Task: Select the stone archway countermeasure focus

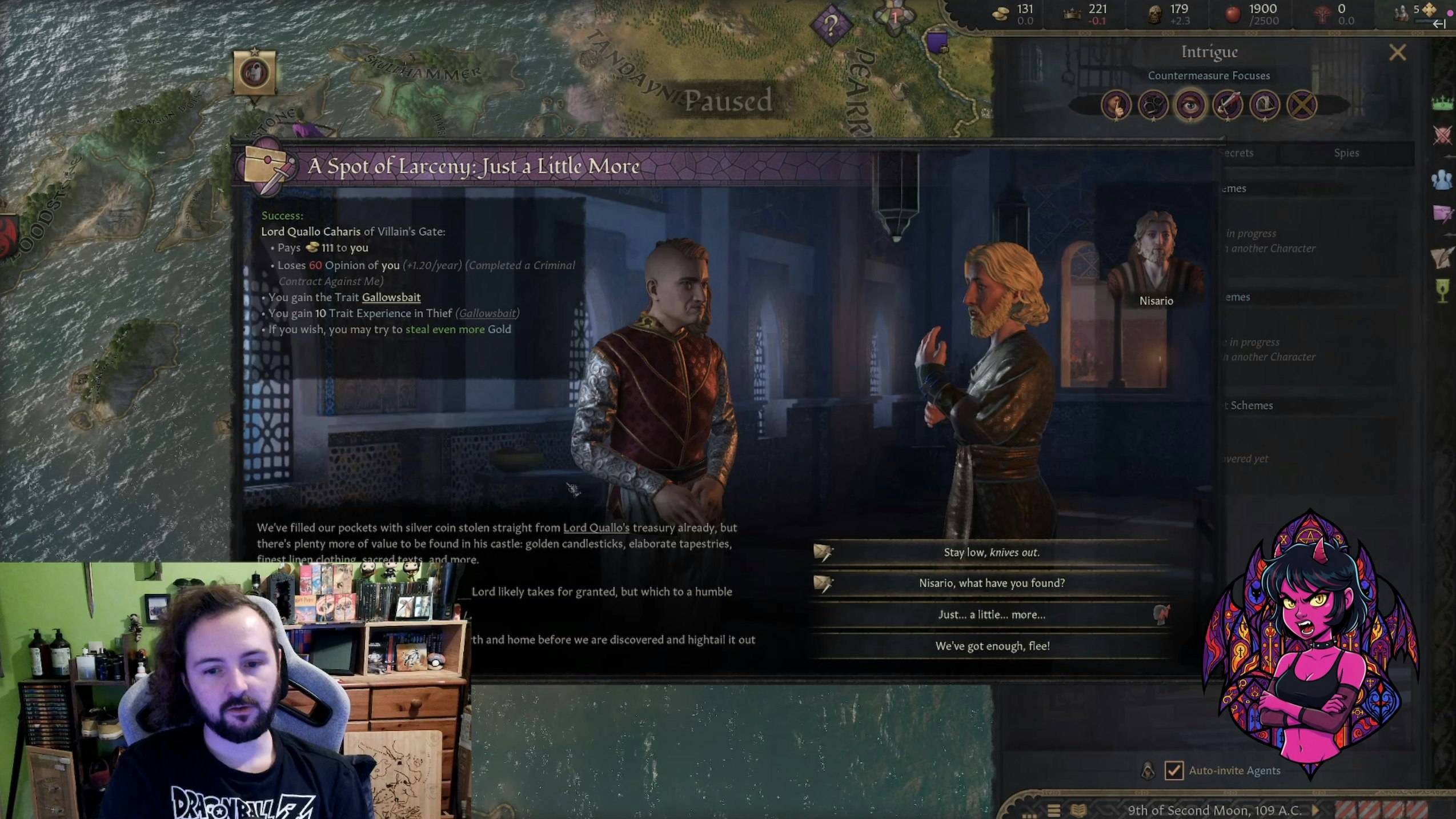Action: pos(1264,105)
